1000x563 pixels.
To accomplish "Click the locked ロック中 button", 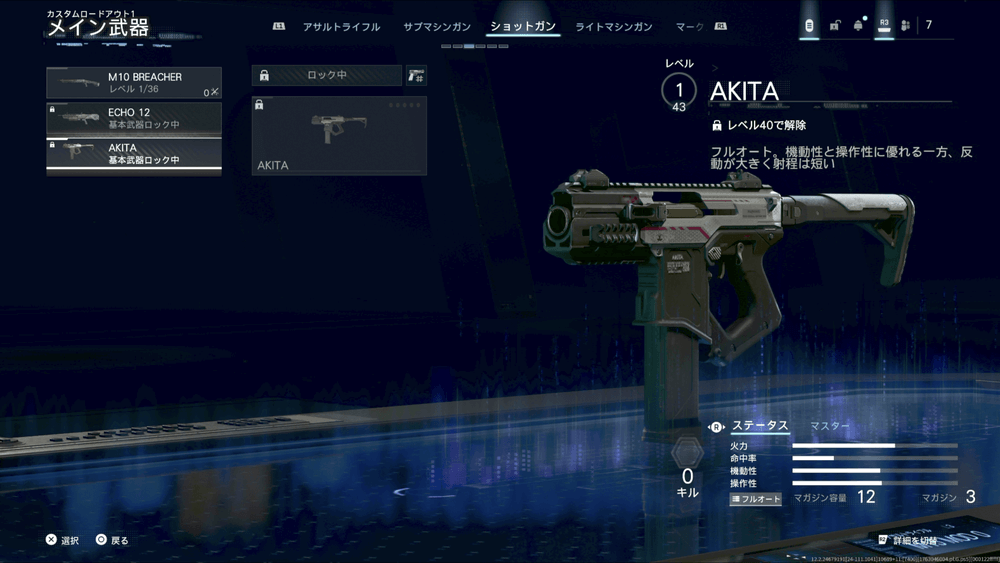I will click(326, 75).
